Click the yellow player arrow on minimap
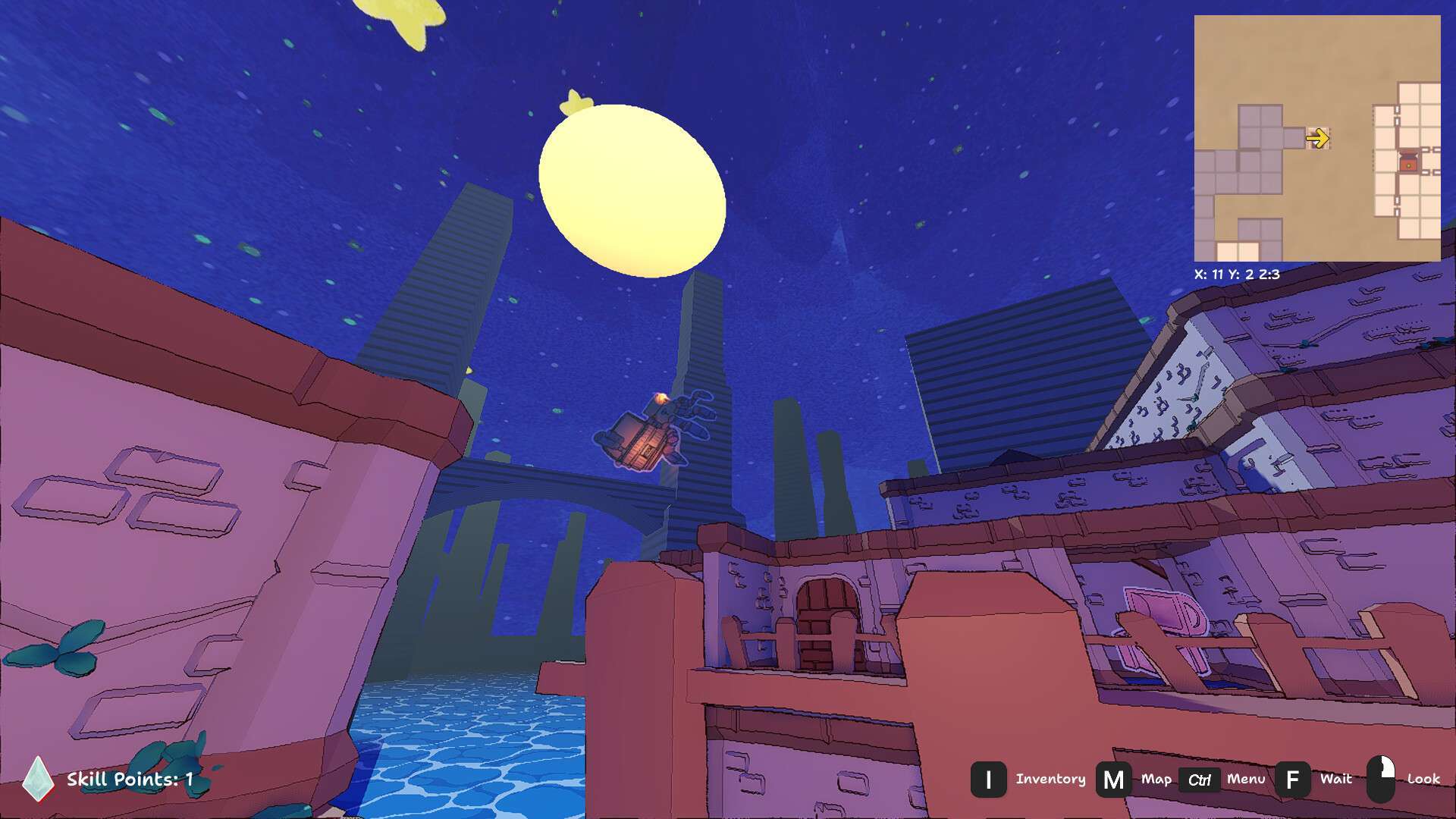 click(1317, 138)
